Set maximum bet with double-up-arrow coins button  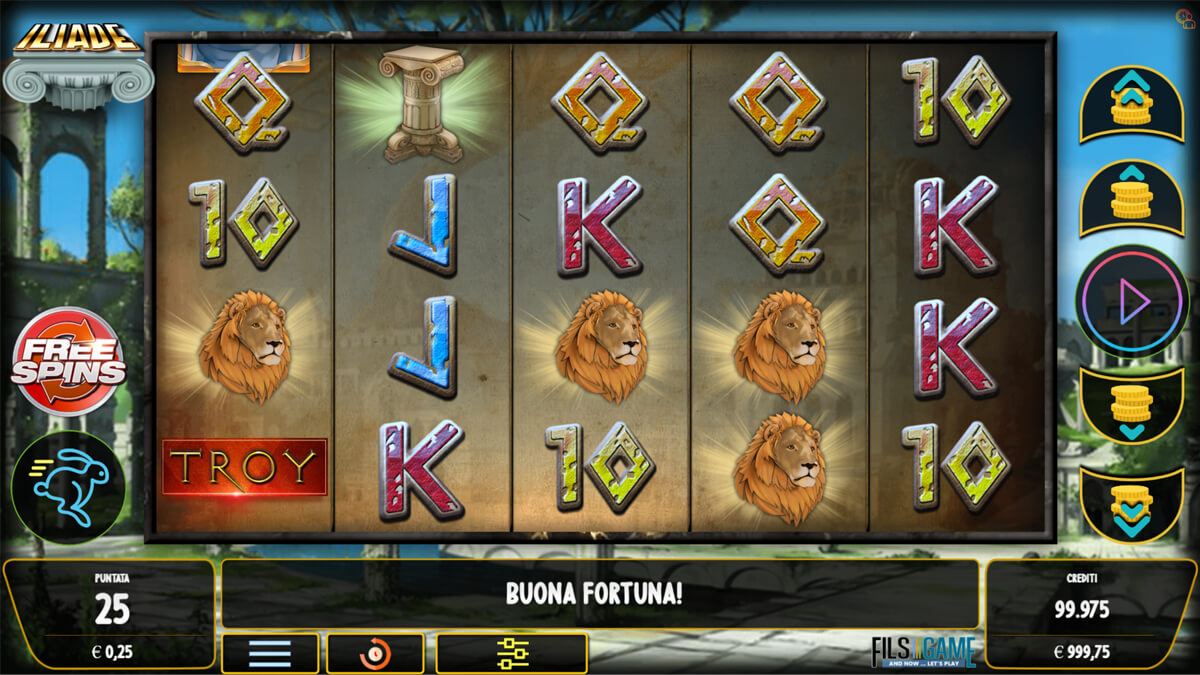pyautogui.click(x=1131, y=104)
